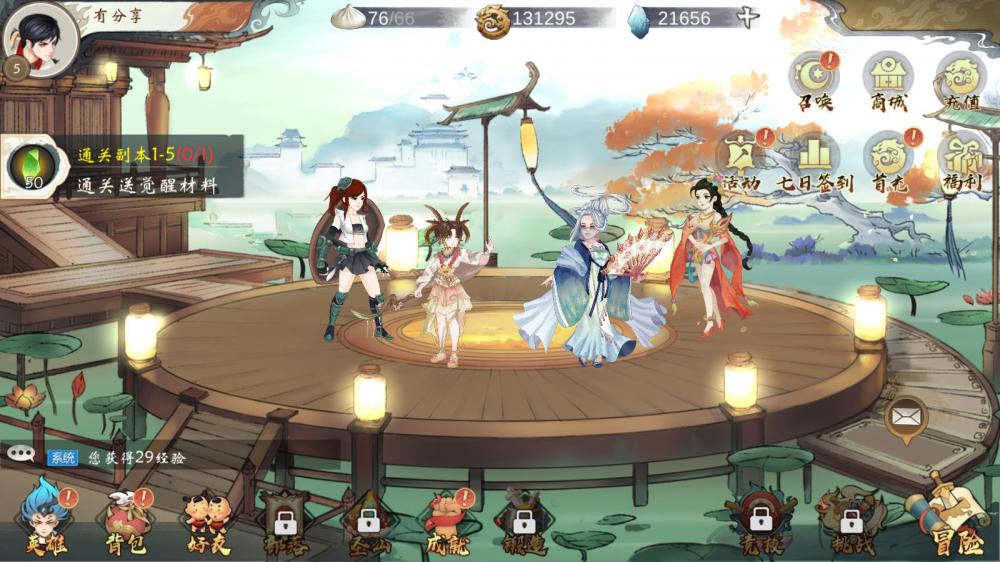This screenshot has height=562, width=1000.
Task: Open the 充值 recharge page
Action: [960, 80]
